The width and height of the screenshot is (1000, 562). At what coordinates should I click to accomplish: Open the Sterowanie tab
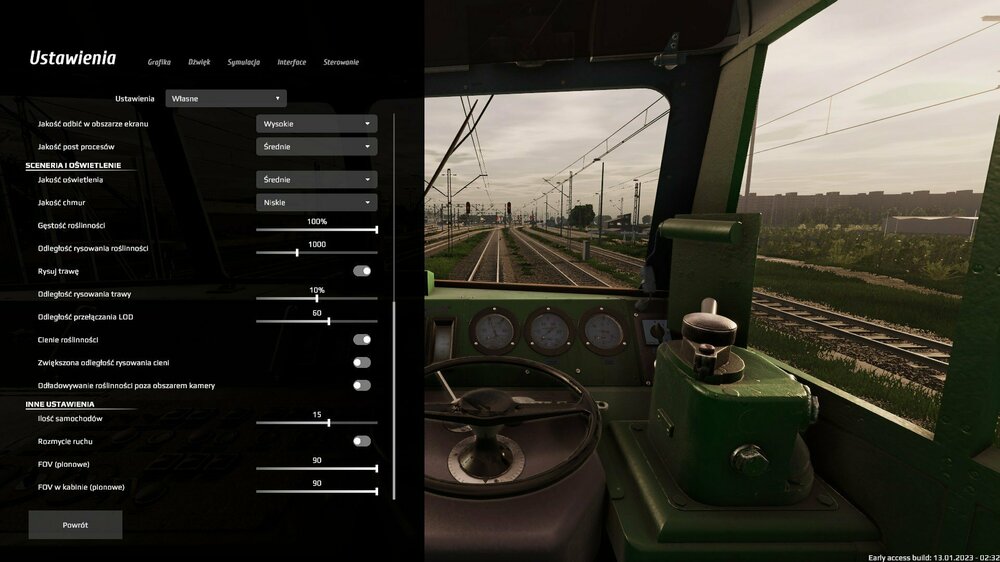(x=341, y=62)
